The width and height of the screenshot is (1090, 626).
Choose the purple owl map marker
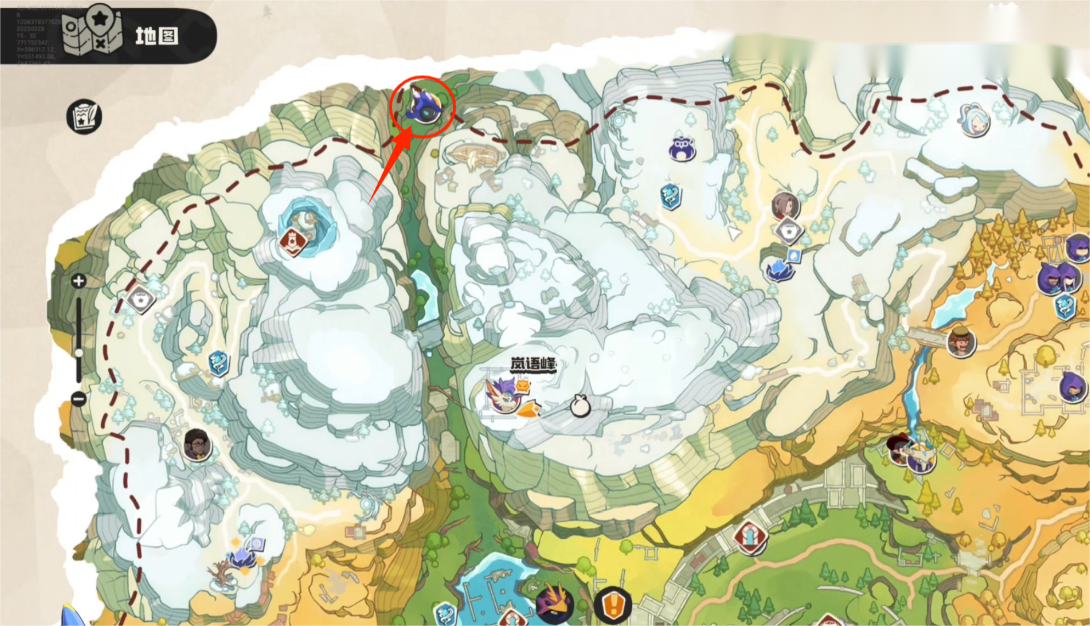[683, 148]
